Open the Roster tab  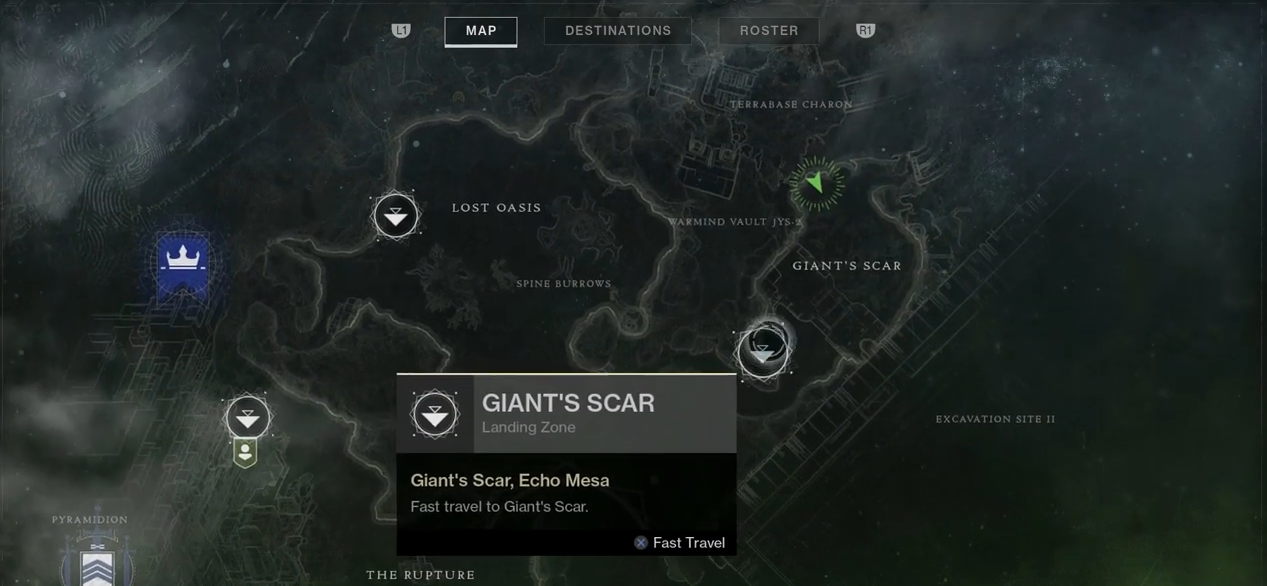tap(768, 31)
